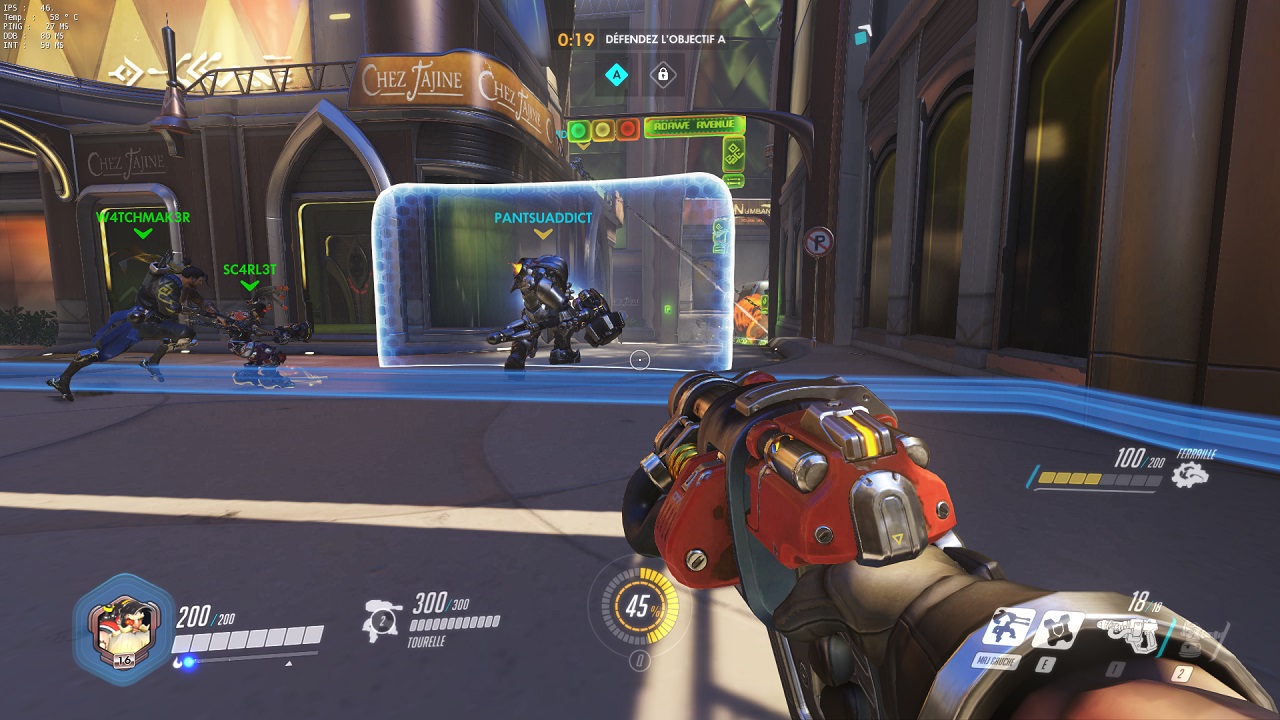Activate the ultimate charge meter at 45%

pos(639,606)
